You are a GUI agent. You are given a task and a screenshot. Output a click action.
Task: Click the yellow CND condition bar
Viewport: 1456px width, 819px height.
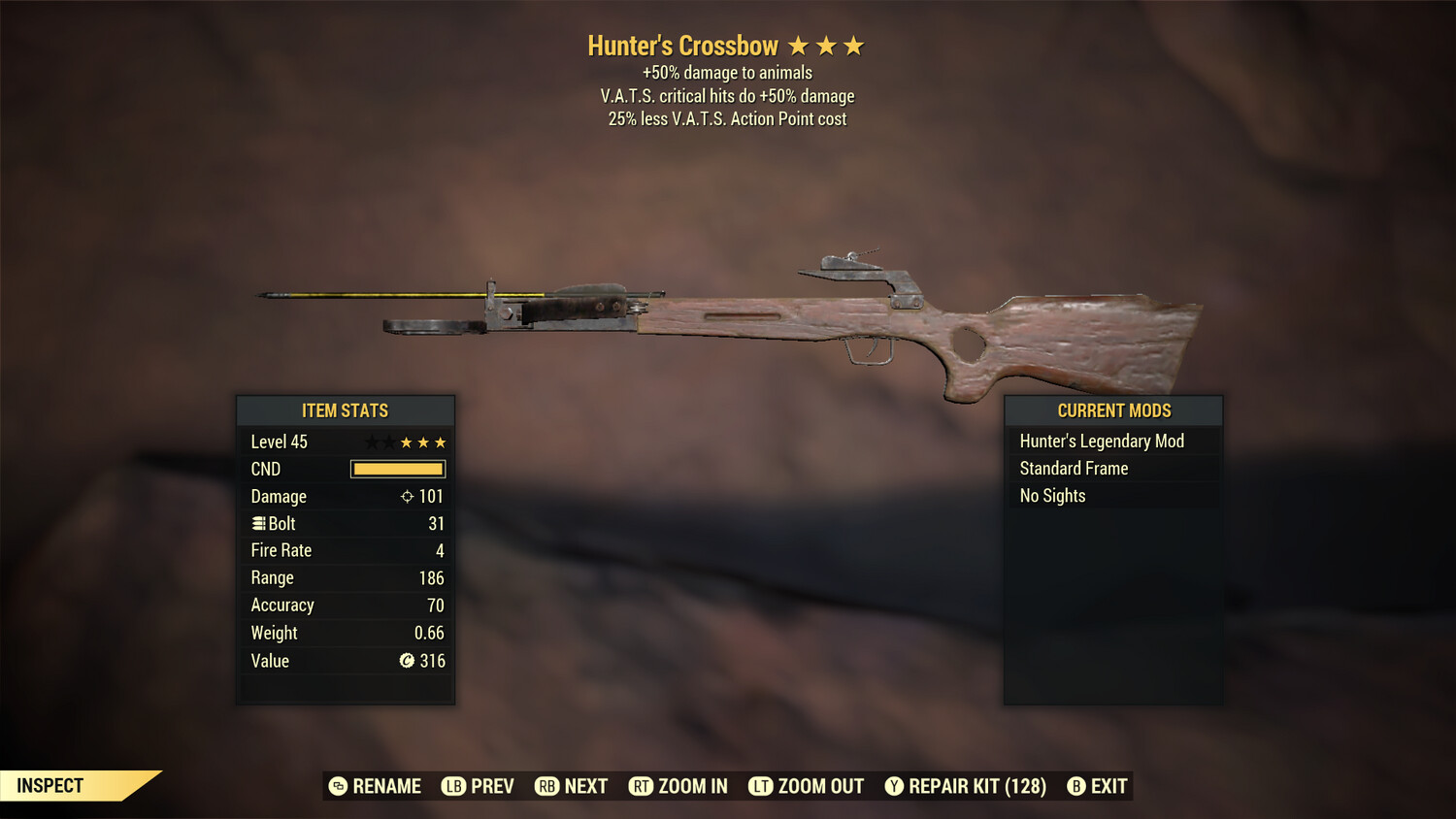[397, 469]
